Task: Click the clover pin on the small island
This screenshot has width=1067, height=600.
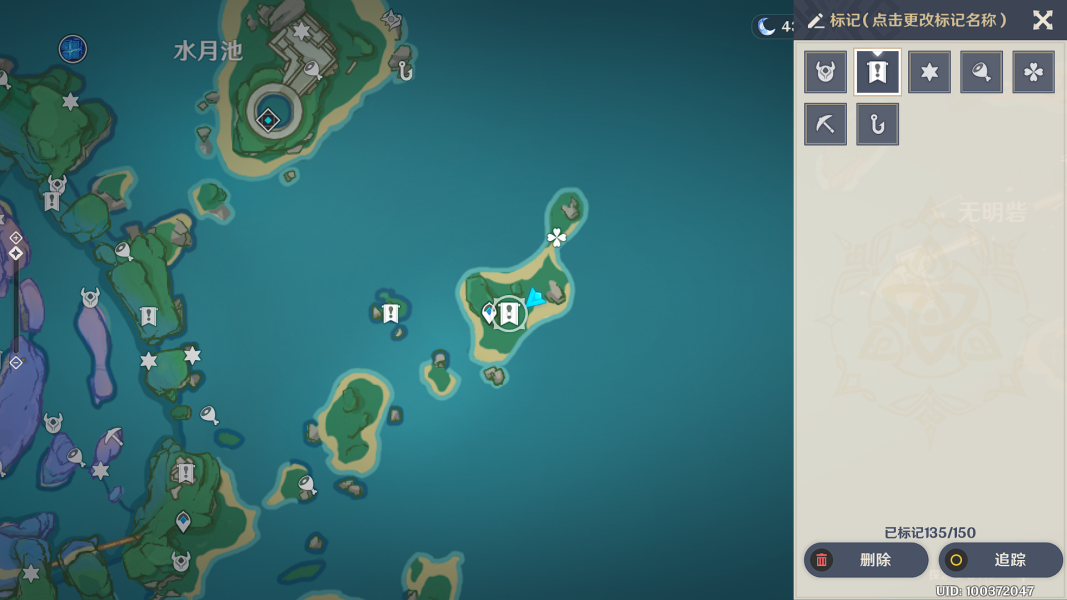Action: [557, 237]
